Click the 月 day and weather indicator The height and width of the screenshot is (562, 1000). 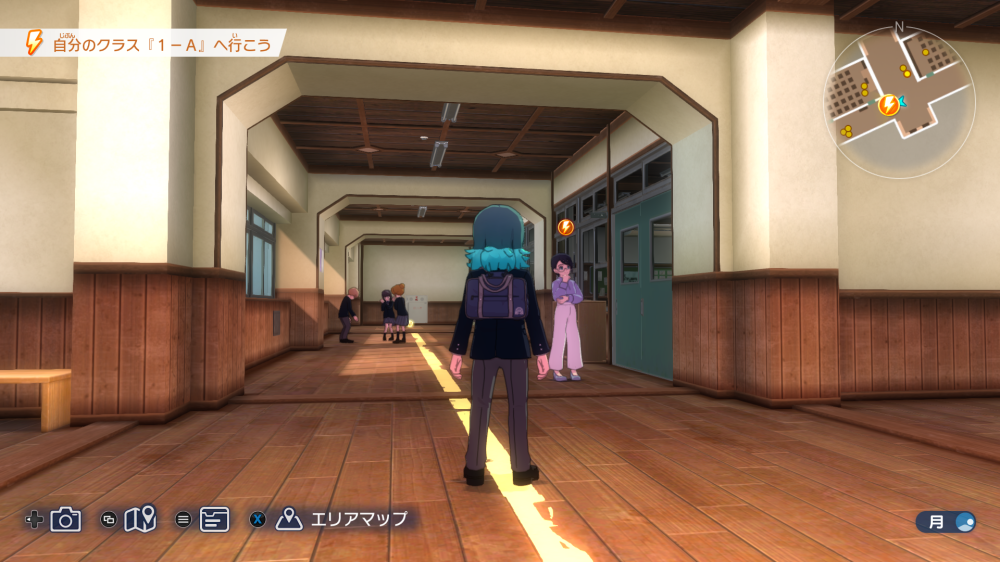click(946, 521)
